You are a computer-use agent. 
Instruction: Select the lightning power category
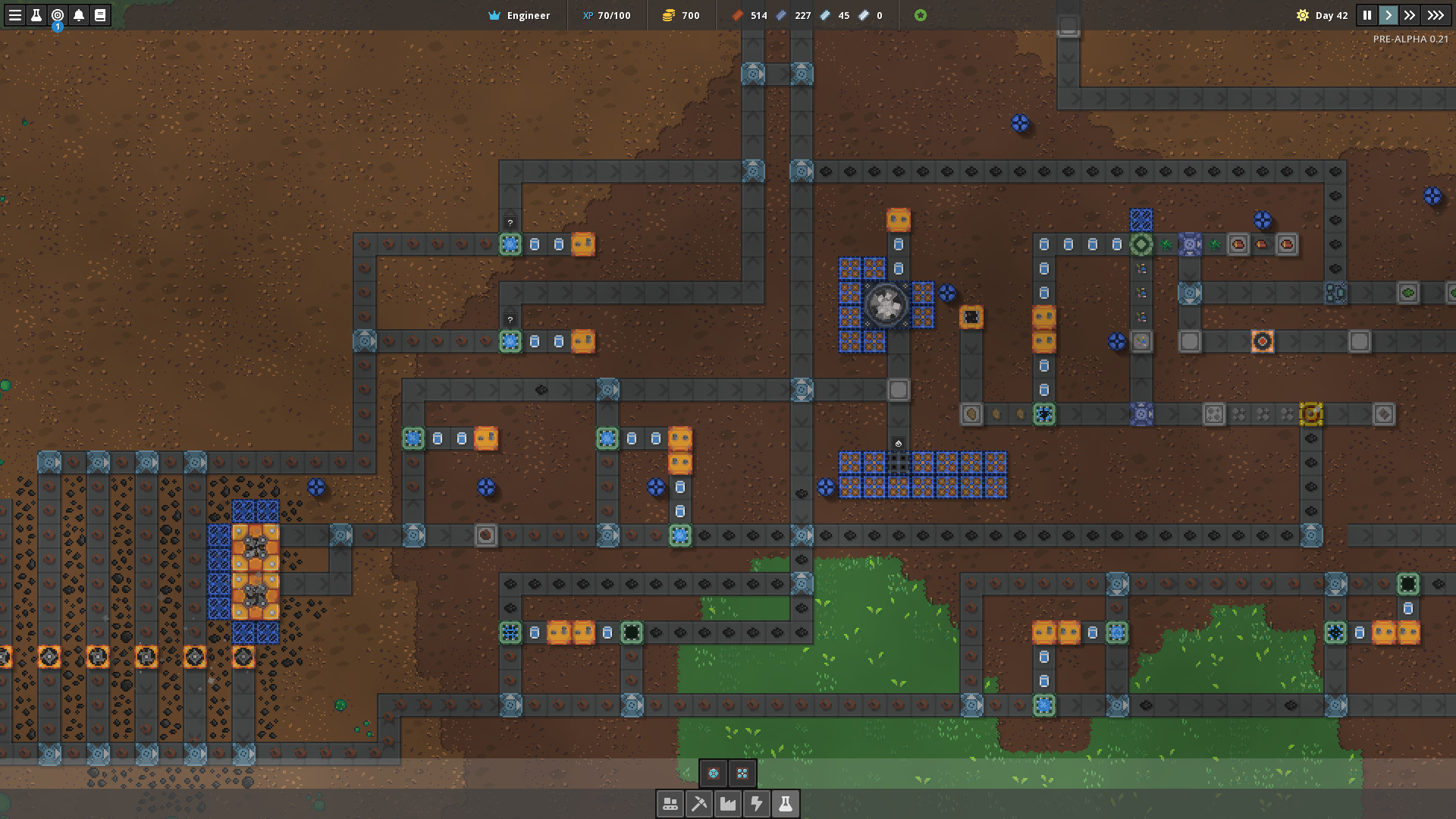pos(758,803)
